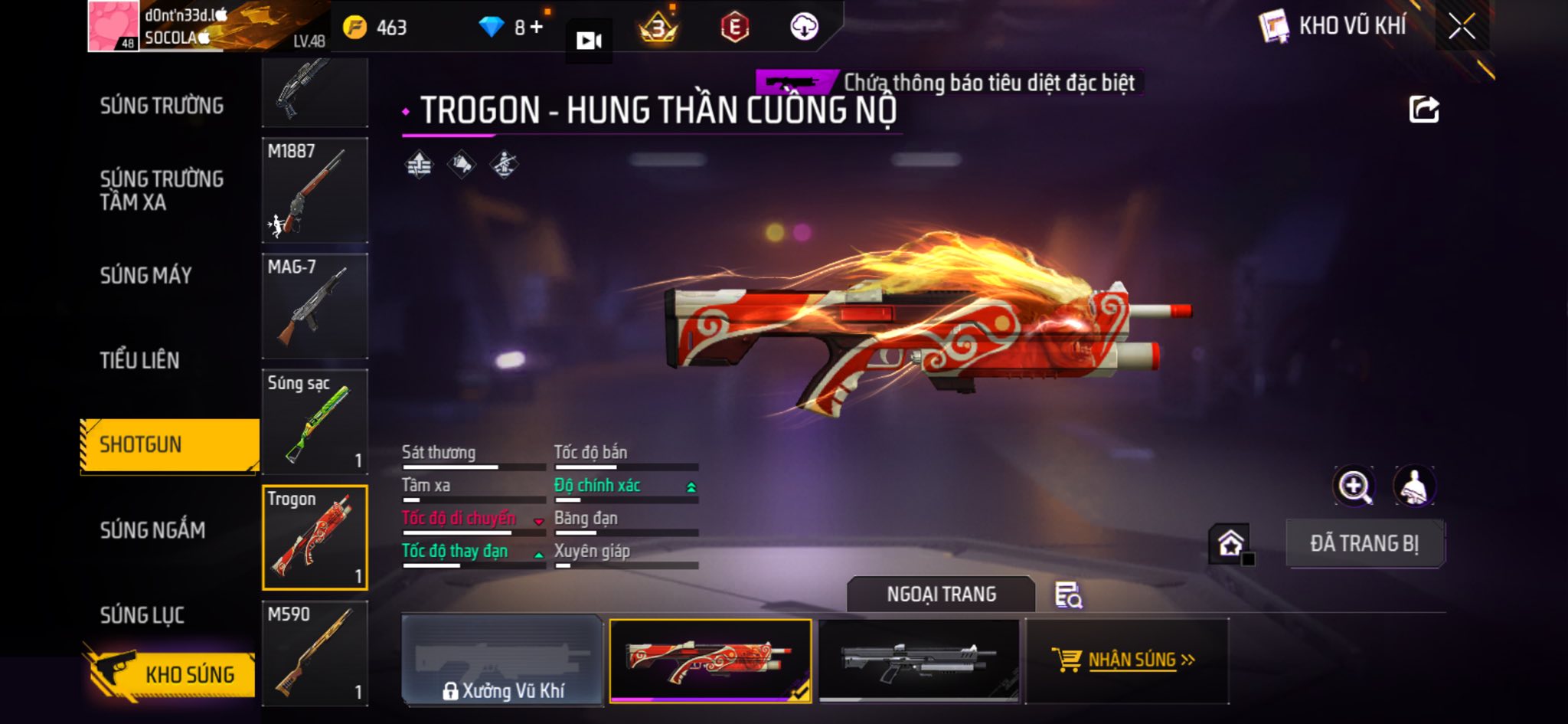Screen dimensions: 1568x724
Task: Select the Súng Máy category
Action: point(145,275)
